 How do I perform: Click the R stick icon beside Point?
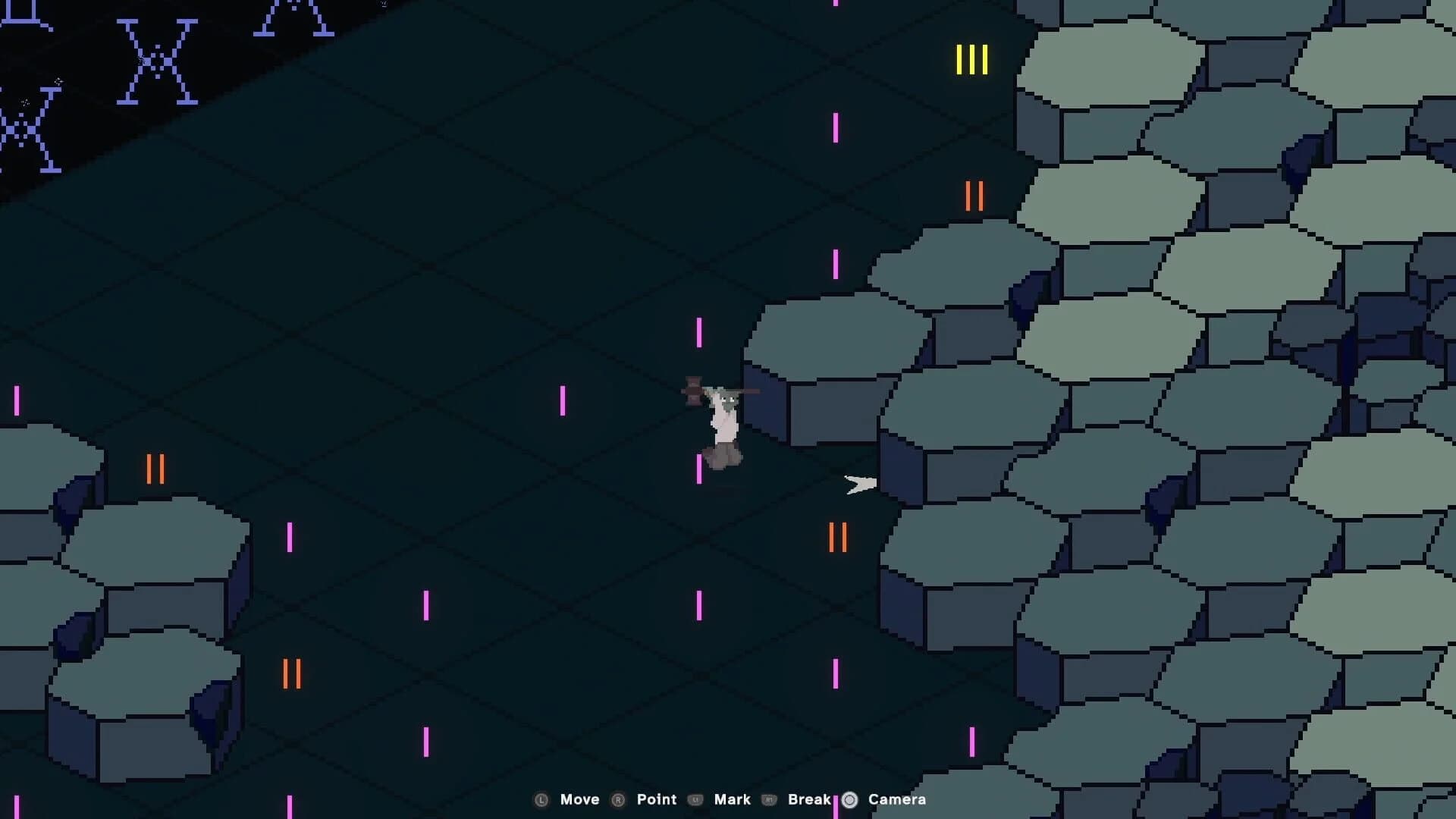[618, 799]
